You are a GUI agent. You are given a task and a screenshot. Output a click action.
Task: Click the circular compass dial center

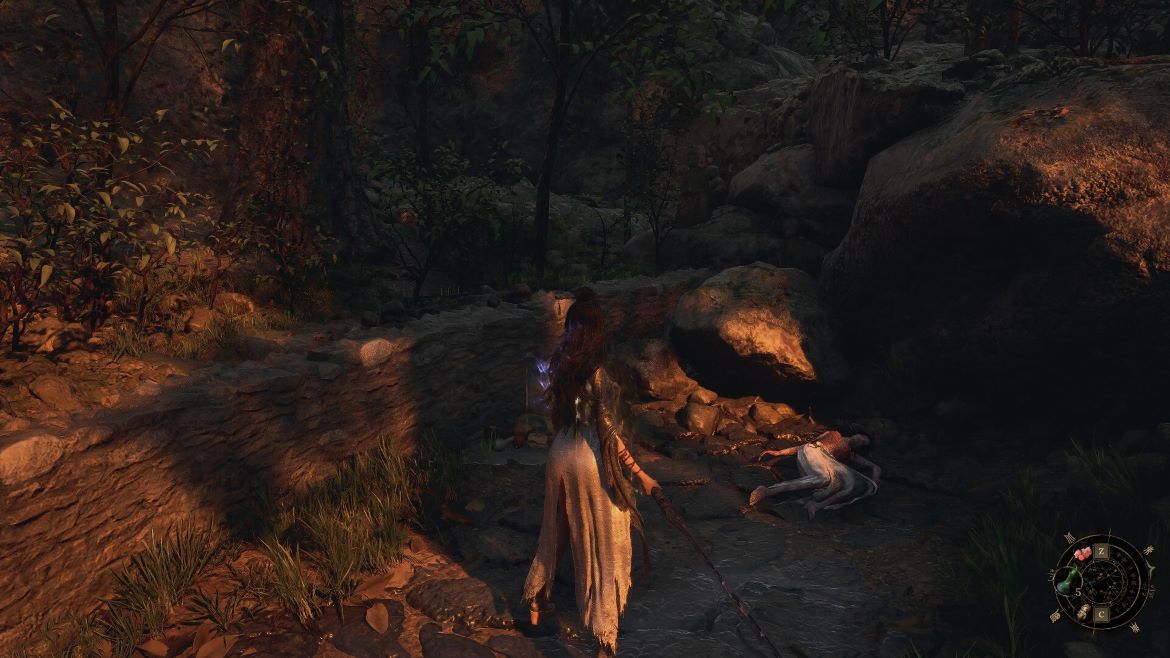tap(1103, 582)
